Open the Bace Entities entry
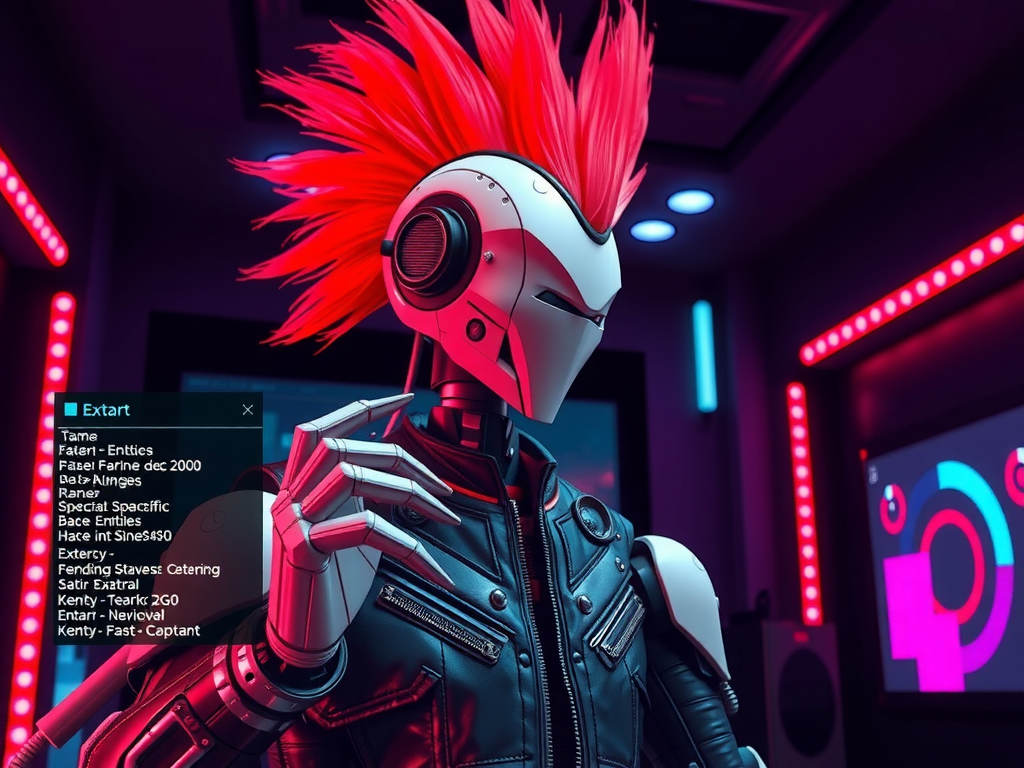The width and height of the screenshot is (1024, 768). [x=100, y=521]
